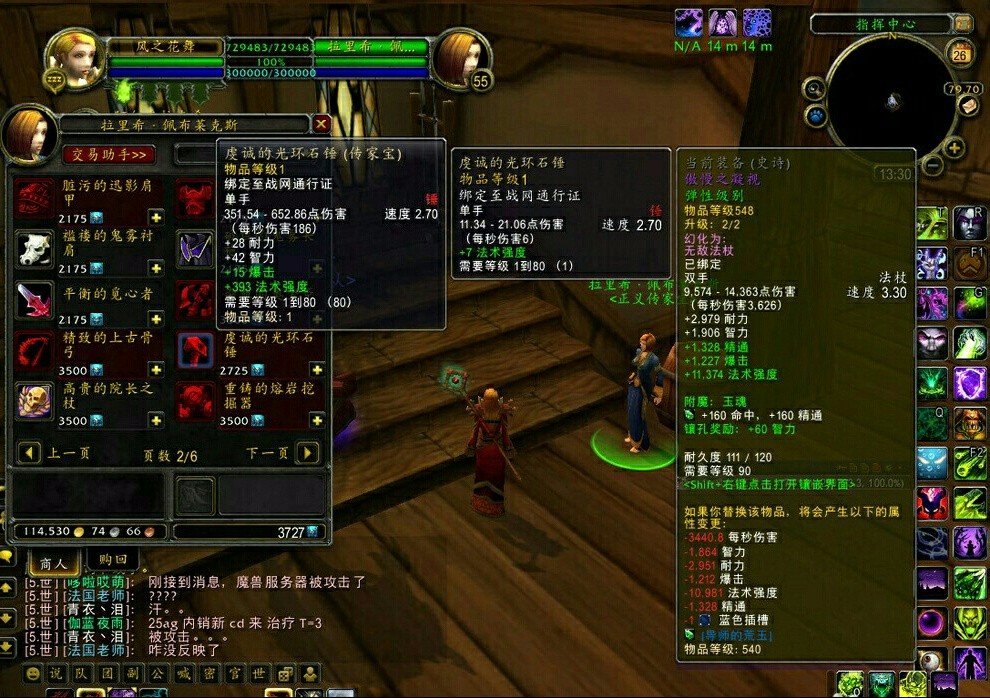This screenshot has width=990, height=698.
Task: Switch to the 购回 buyback tab
Action: point(113,562)
